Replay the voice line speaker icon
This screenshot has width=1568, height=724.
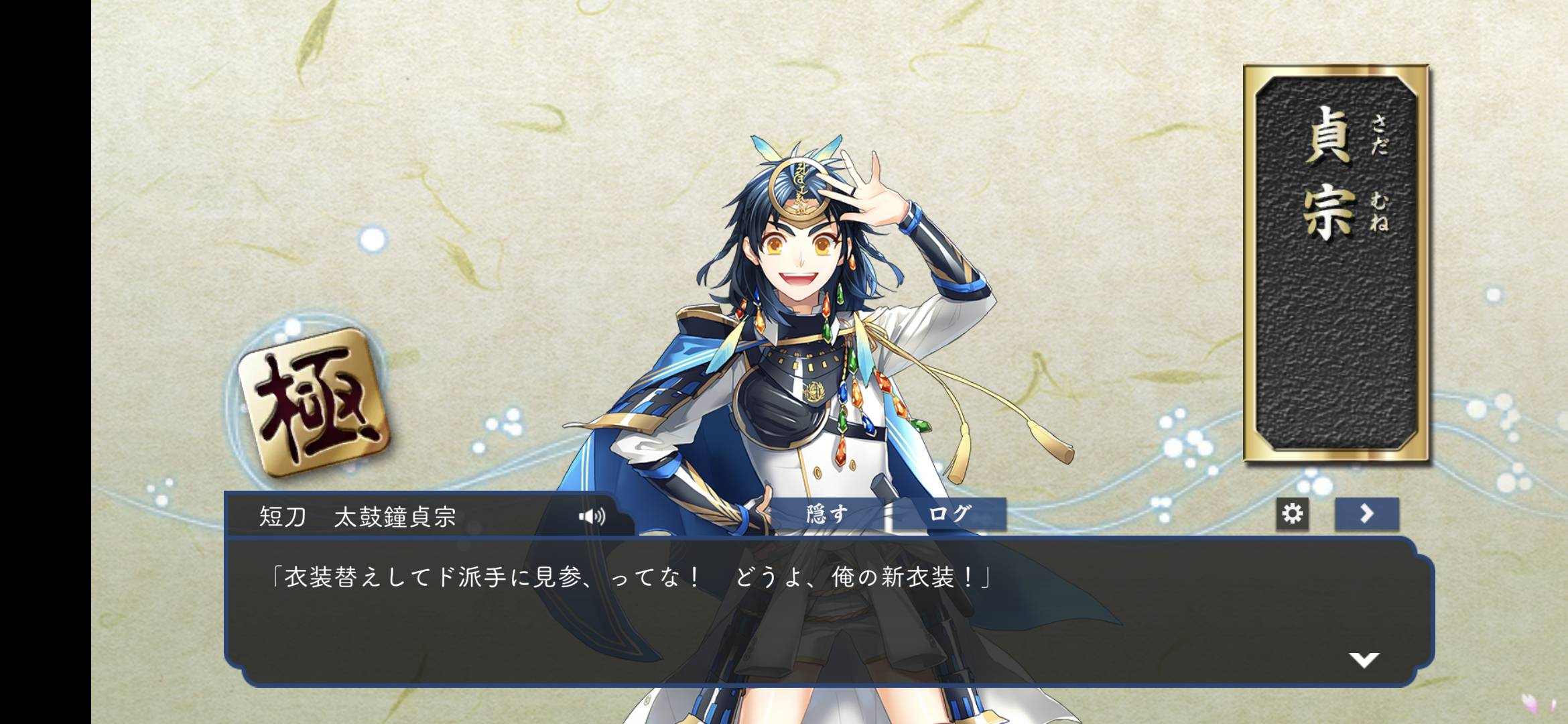[592, 516]
